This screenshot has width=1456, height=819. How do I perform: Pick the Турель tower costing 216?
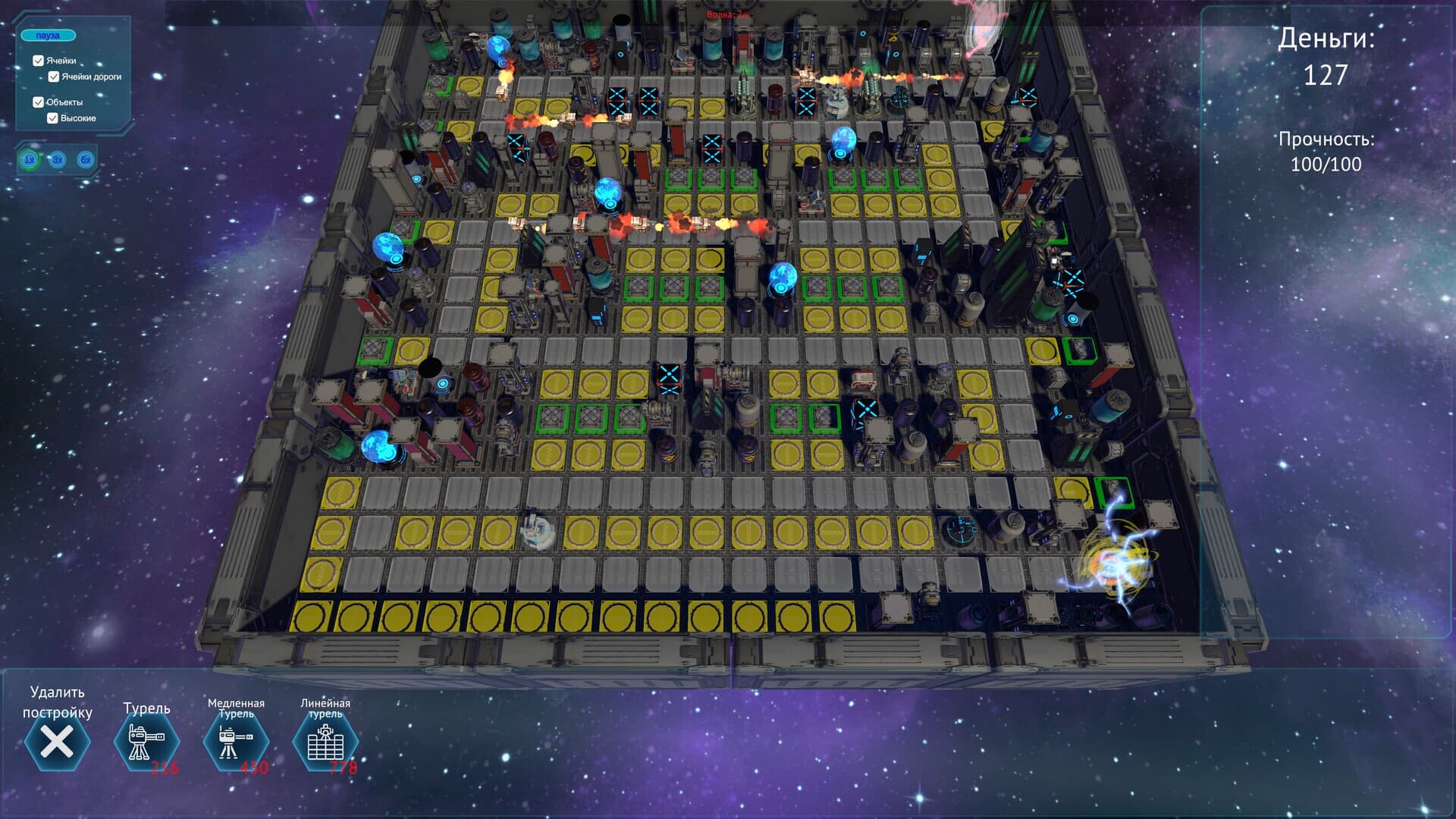pyautogui.click(x=146, y=742)
